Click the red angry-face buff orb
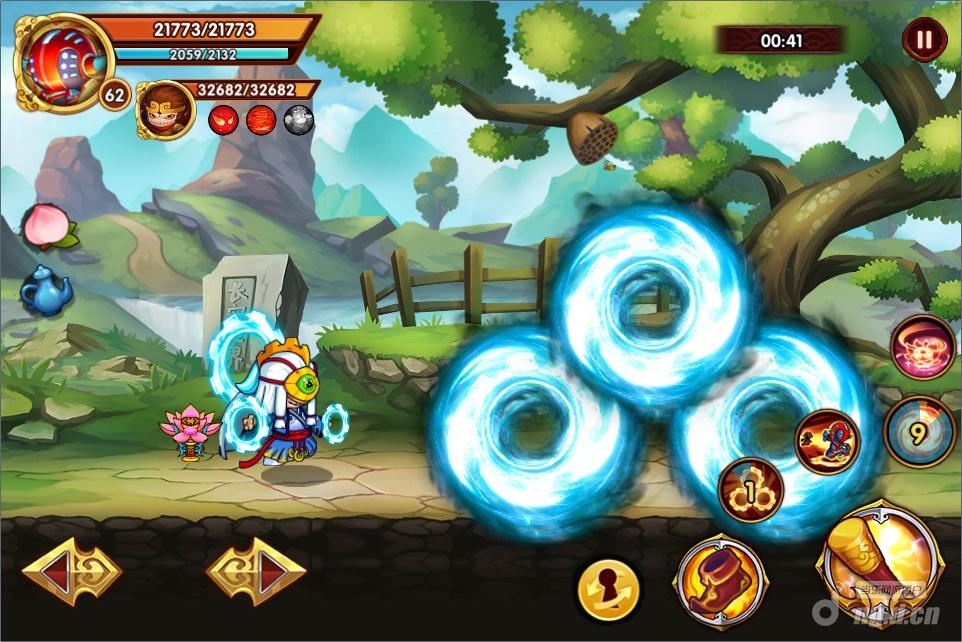Screen dimensions: 962x642 click(223, 121)
